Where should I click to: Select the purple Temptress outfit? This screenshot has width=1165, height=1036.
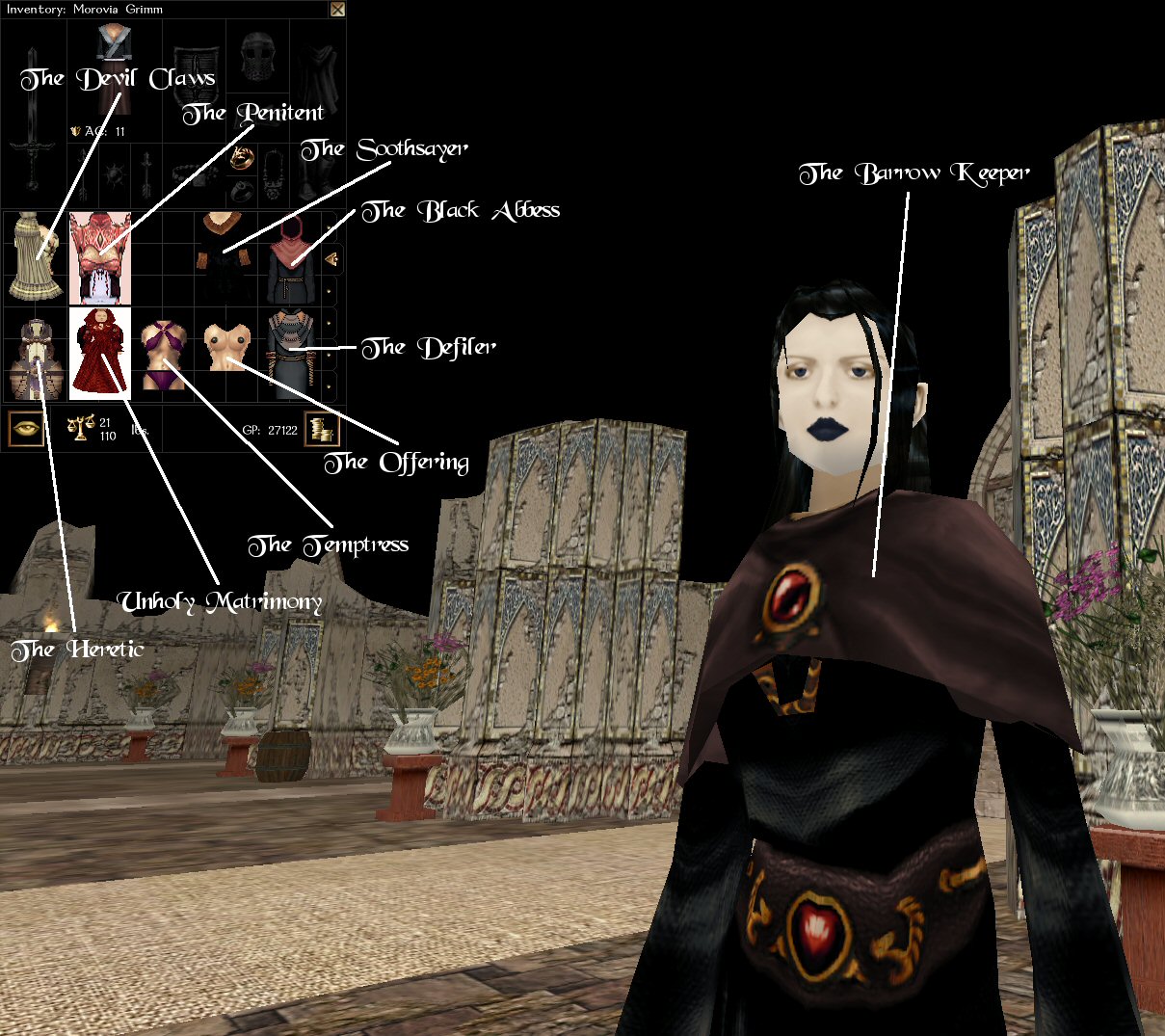click(x=161, y=355)
